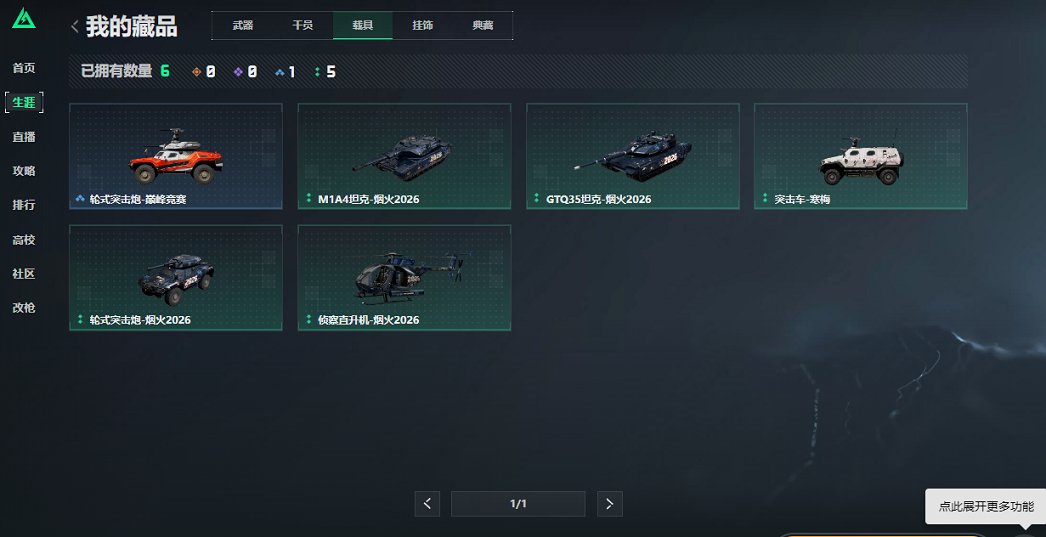This screenshot has width=1046, height=537.
Task: Open the GTQ35坦克-烟火2026 card
Action: (x=632, y=156)
